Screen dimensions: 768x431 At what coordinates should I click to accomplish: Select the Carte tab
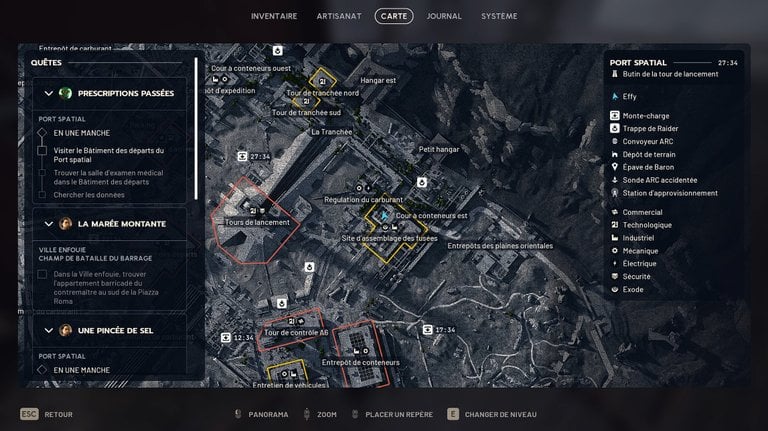click(x=394, y=16)
